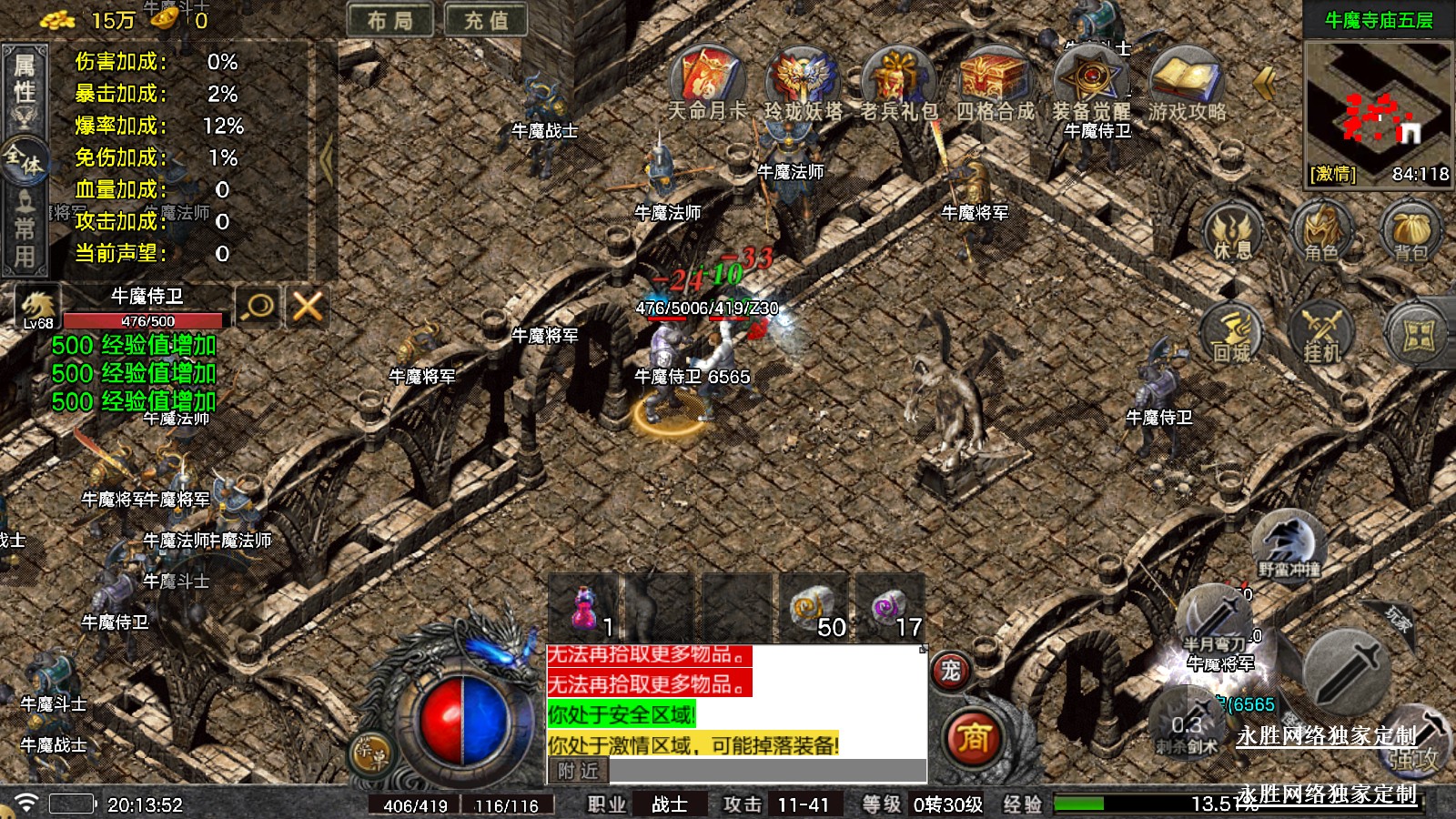The height and width of the screenshot is (819, 1456).
Task: Inspect target with the magnifying glass button
Action: point(258,307)
